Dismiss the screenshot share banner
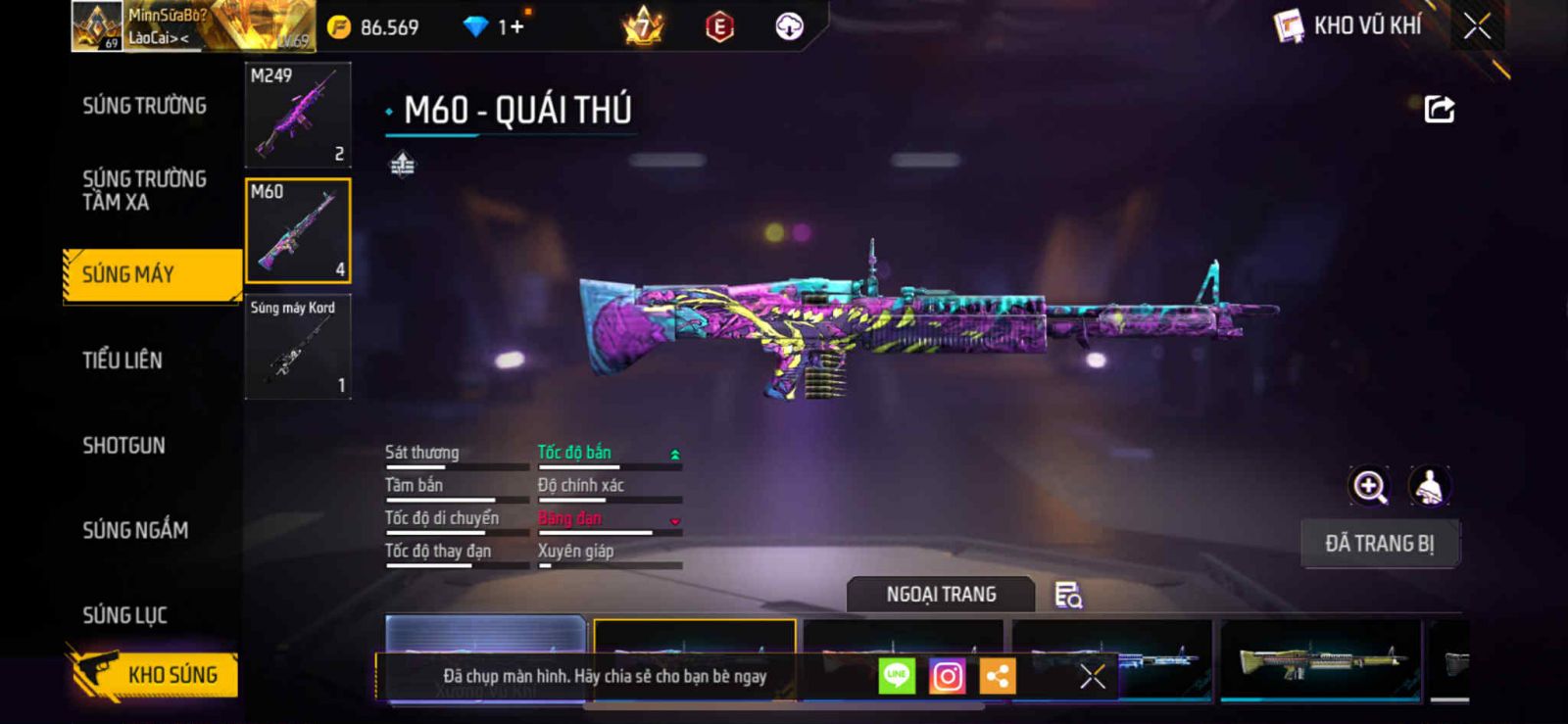 tap(1092, 676)
